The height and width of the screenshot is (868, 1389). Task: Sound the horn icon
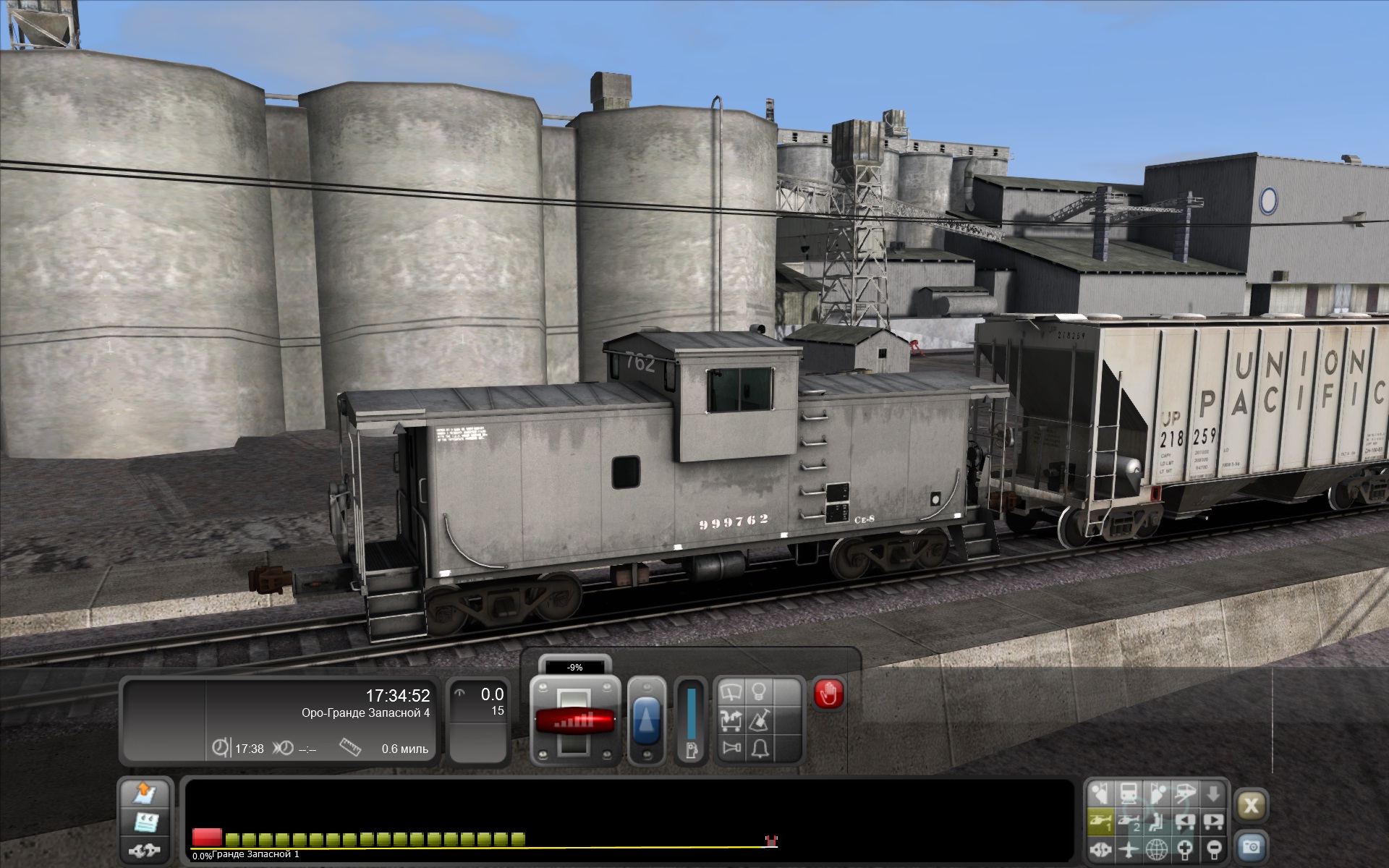coord(731,748)
